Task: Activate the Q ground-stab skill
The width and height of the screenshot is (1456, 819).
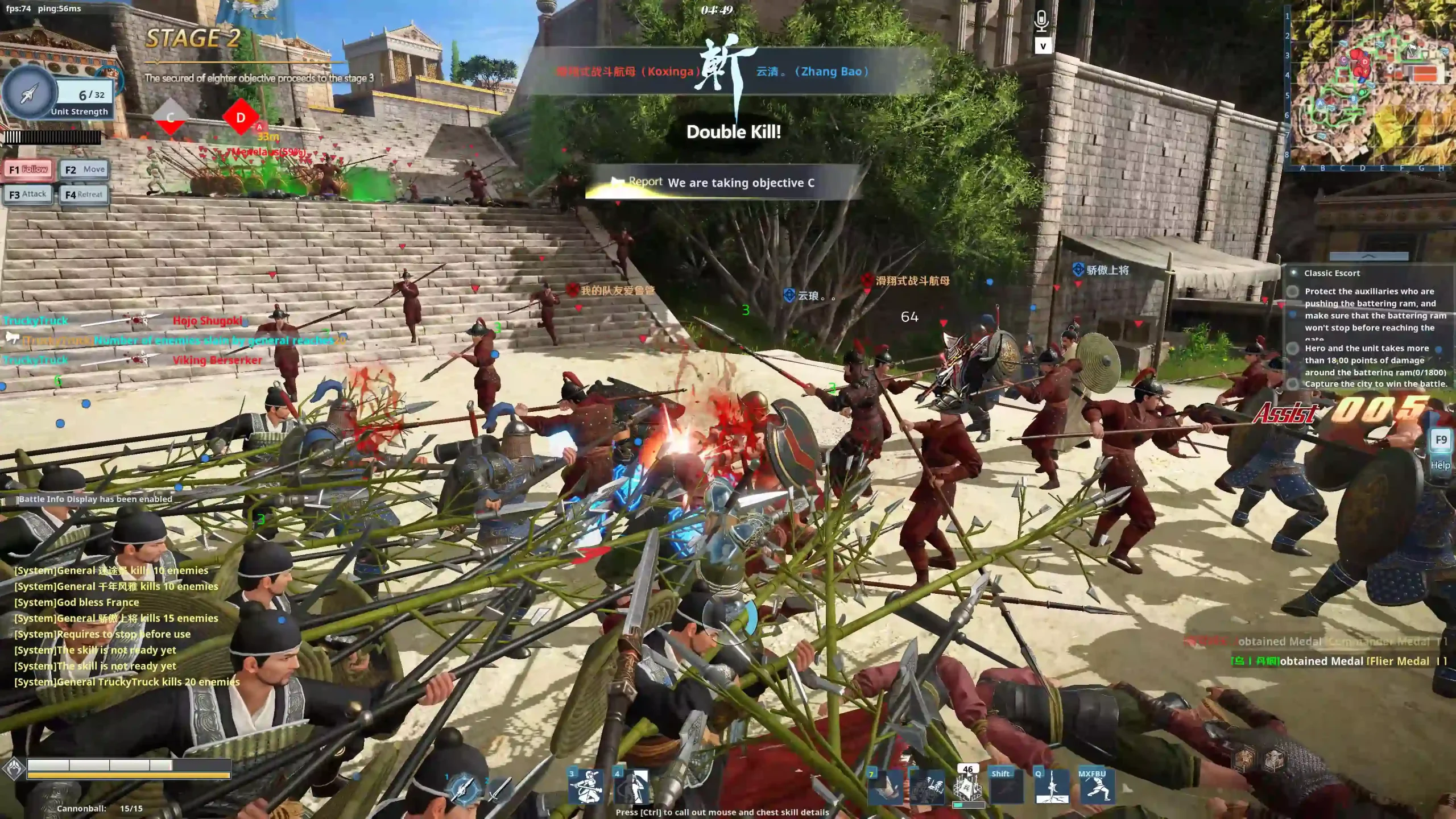Action: click(x=1051, y=788)
